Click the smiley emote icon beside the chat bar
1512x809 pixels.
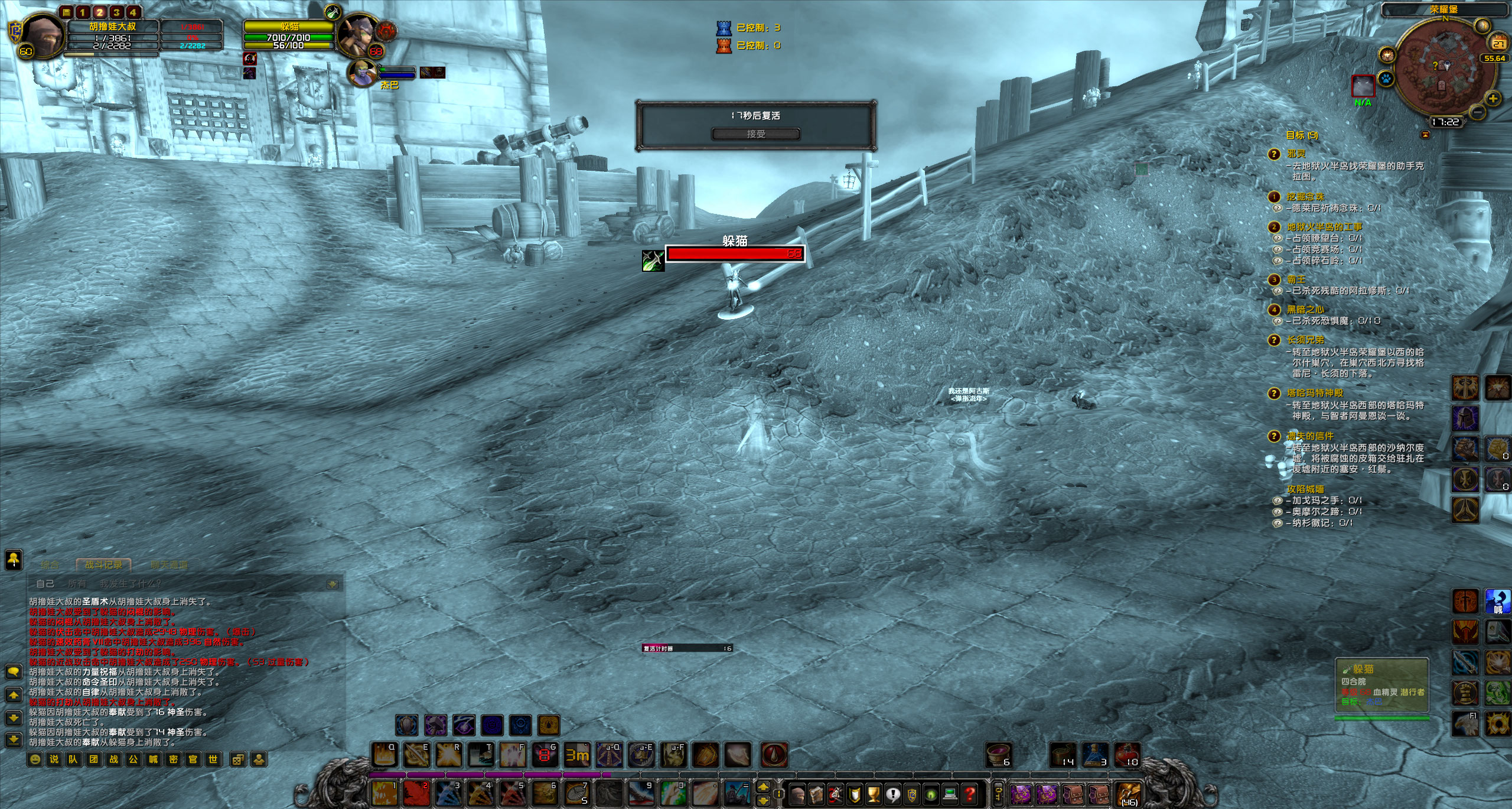point(34,759)
